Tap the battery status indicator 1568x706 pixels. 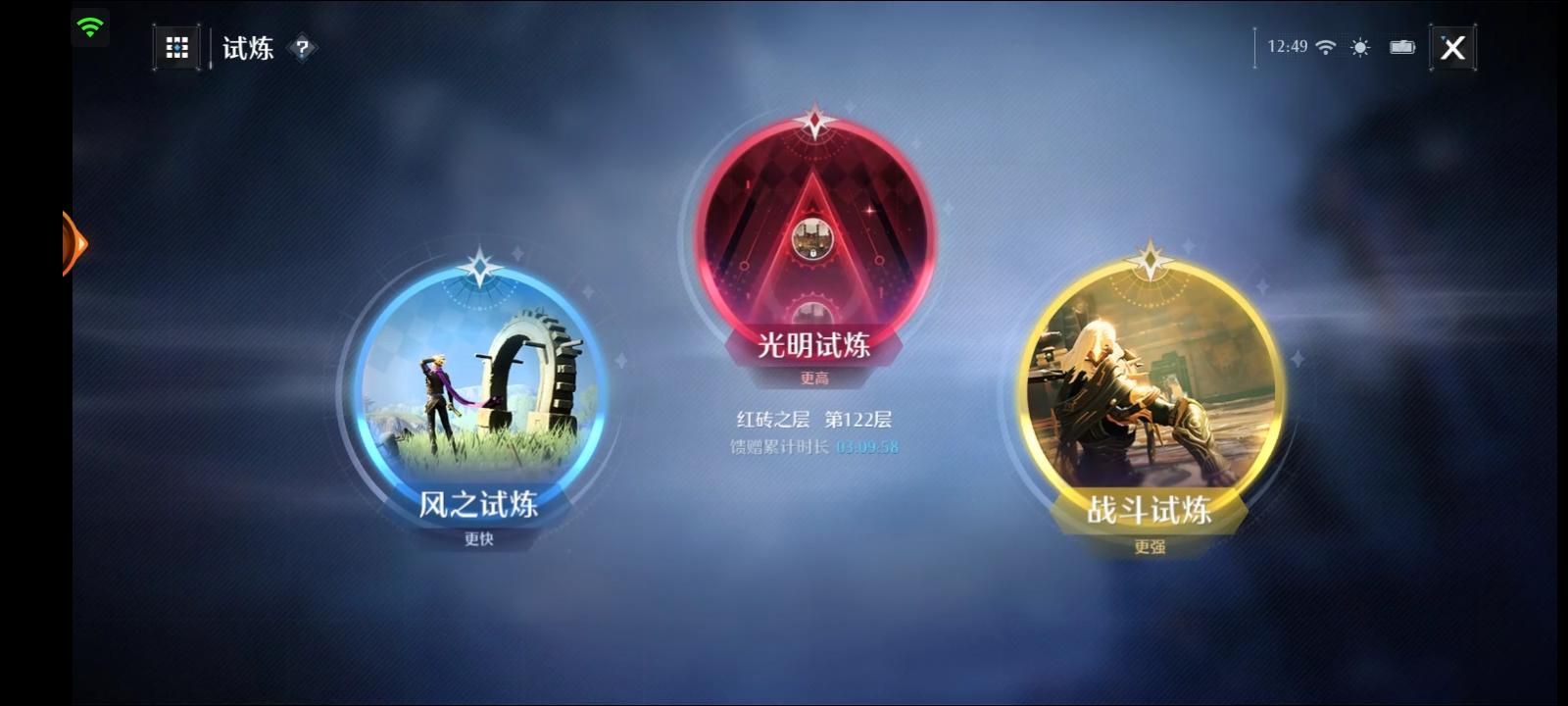coord(1401,45)
